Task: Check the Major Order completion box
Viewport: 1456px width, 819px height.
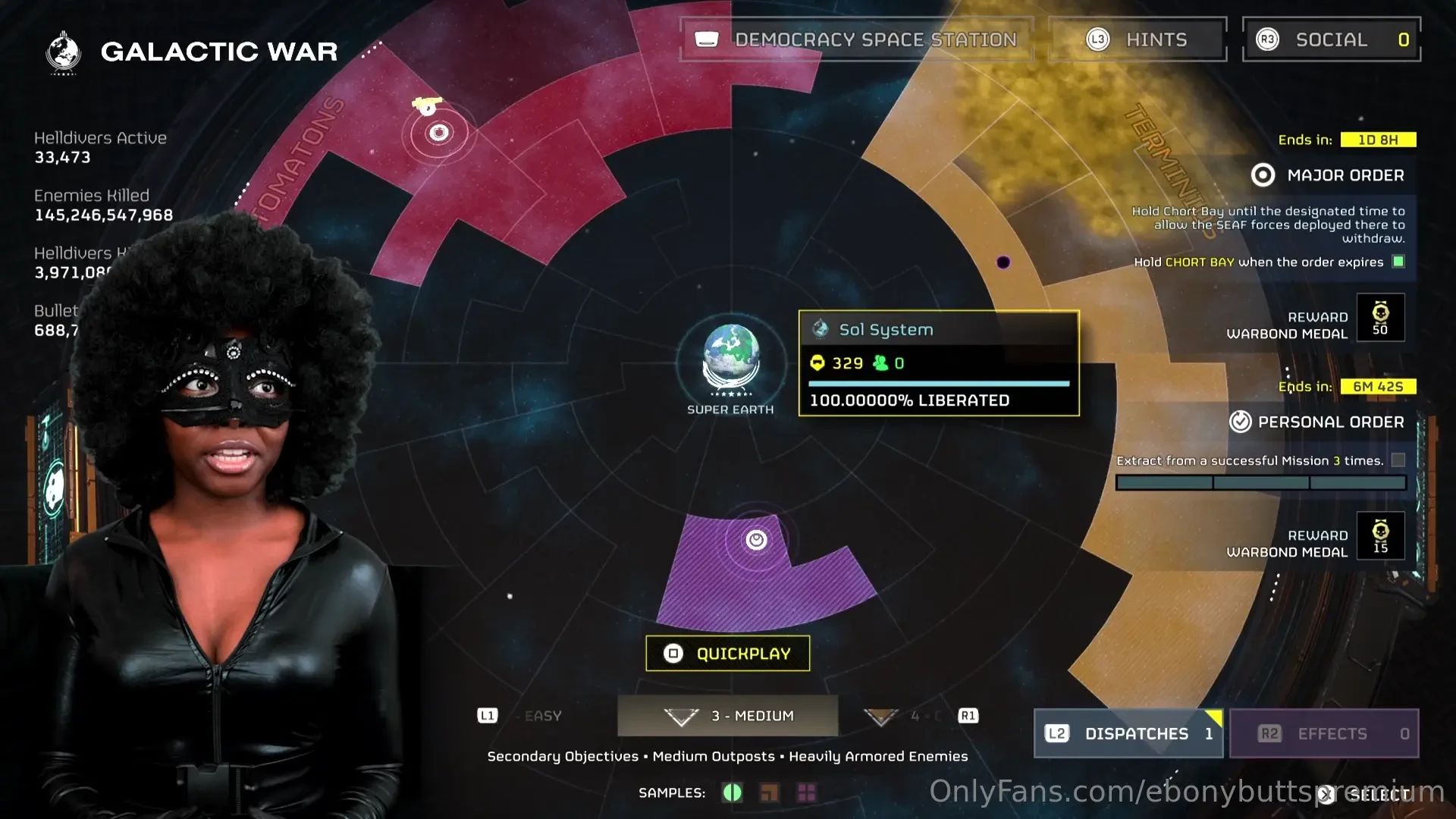Action: pyautogui.click(x=1398, y=262)
